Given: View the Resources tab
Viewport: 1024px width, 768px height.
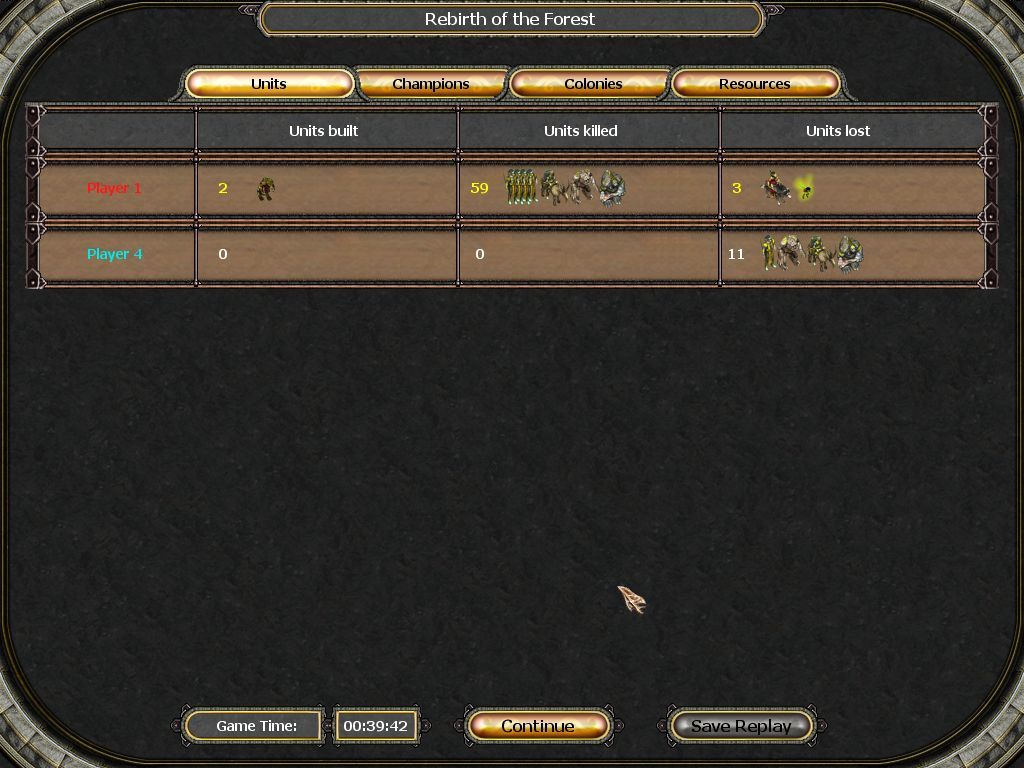Looking at the screenshot, I should tap(755, 84).
